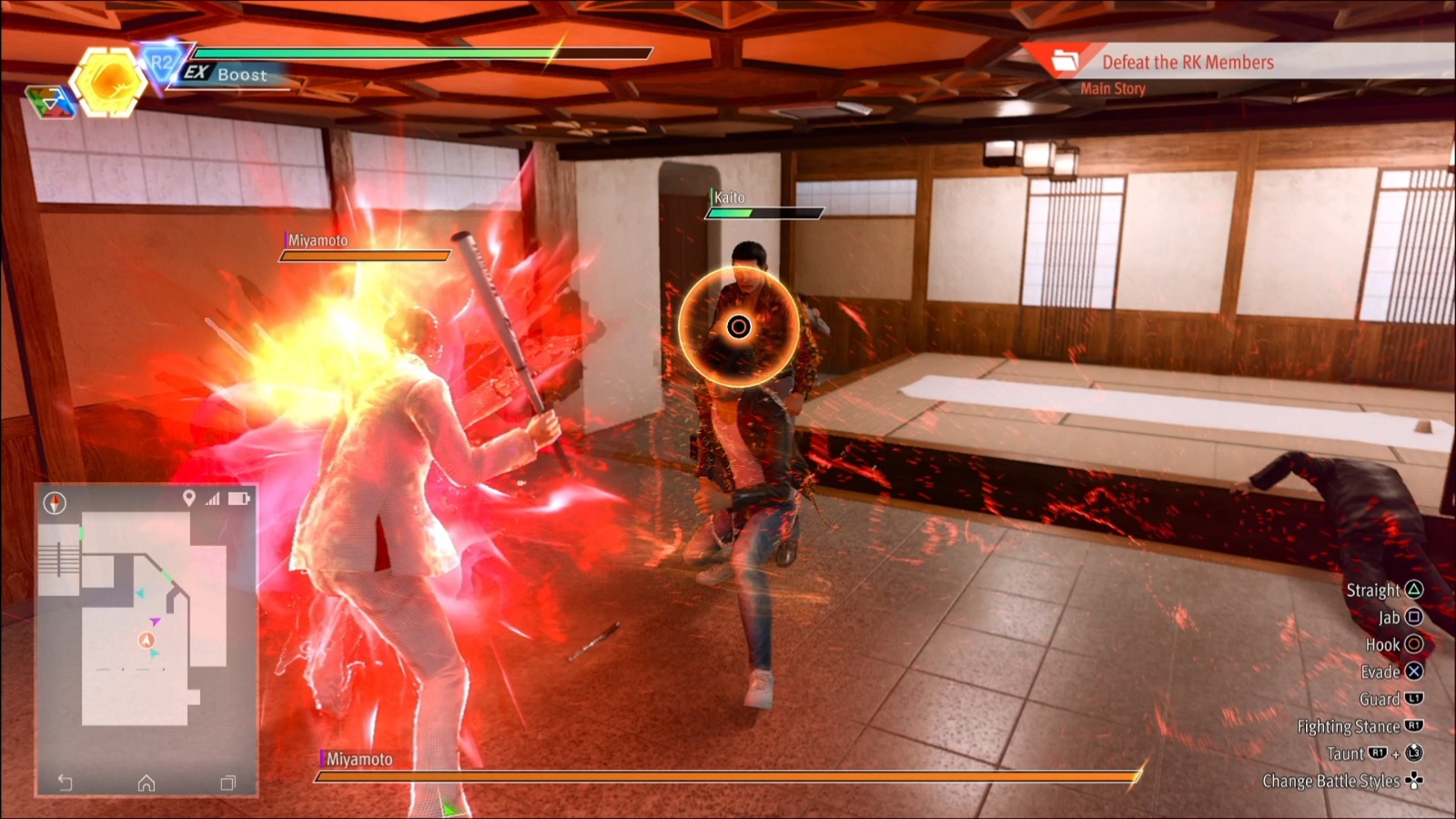Click the multicolored battle style triangle emblem

click(51, 102)
